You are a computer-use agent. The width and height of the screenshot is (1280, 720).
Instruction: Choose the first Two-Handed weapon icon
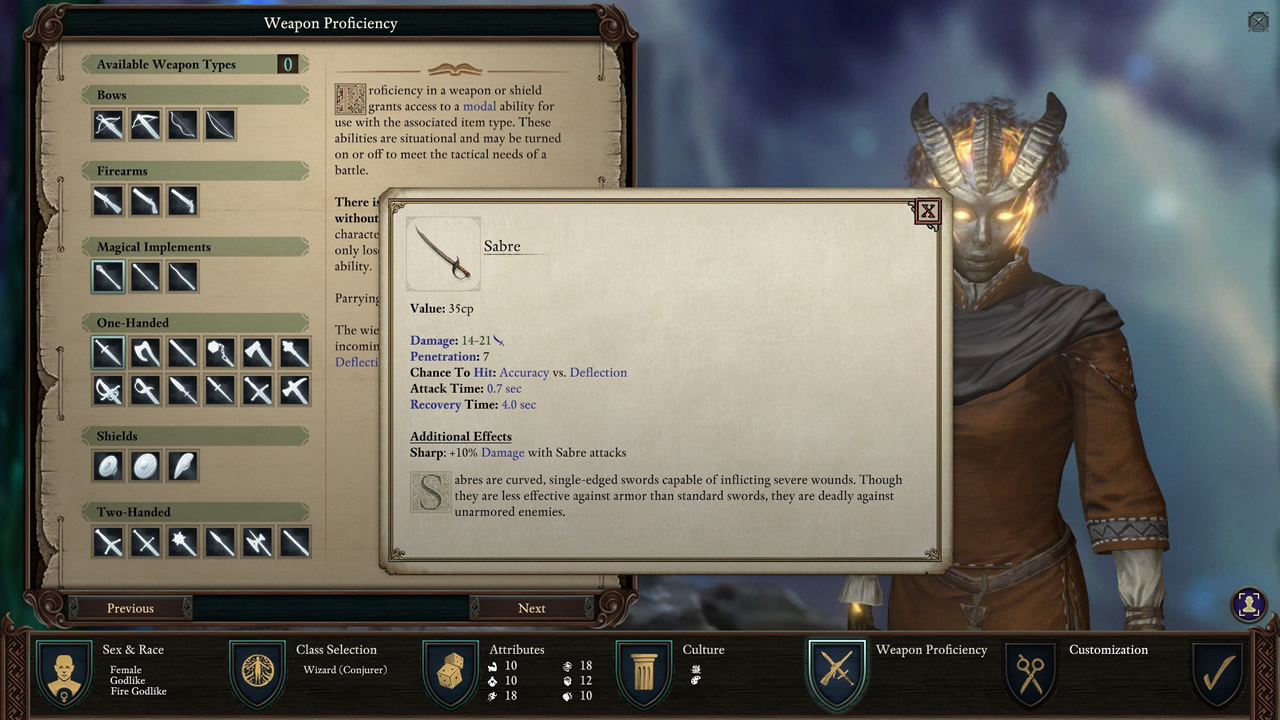click(x=108, y=542)
